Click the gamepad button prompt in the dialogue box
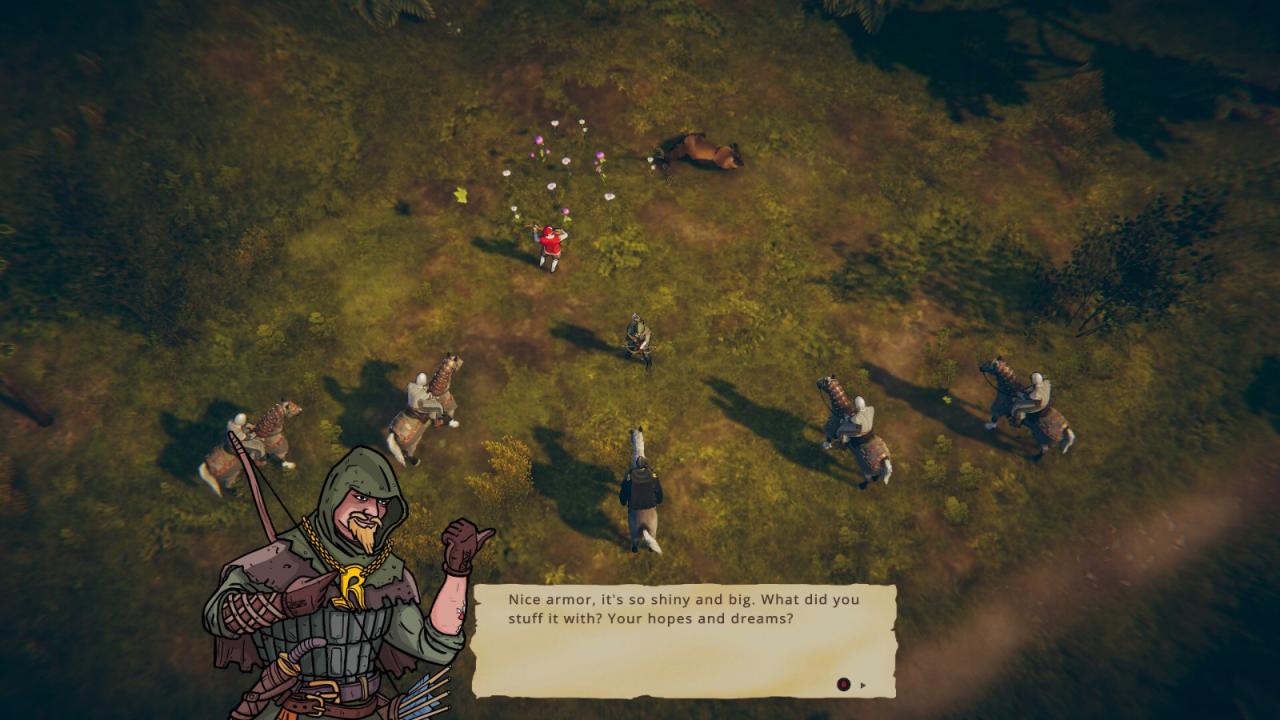Image resolution: width=1280 pixels, height=720 pixels. tap(844, 684)
